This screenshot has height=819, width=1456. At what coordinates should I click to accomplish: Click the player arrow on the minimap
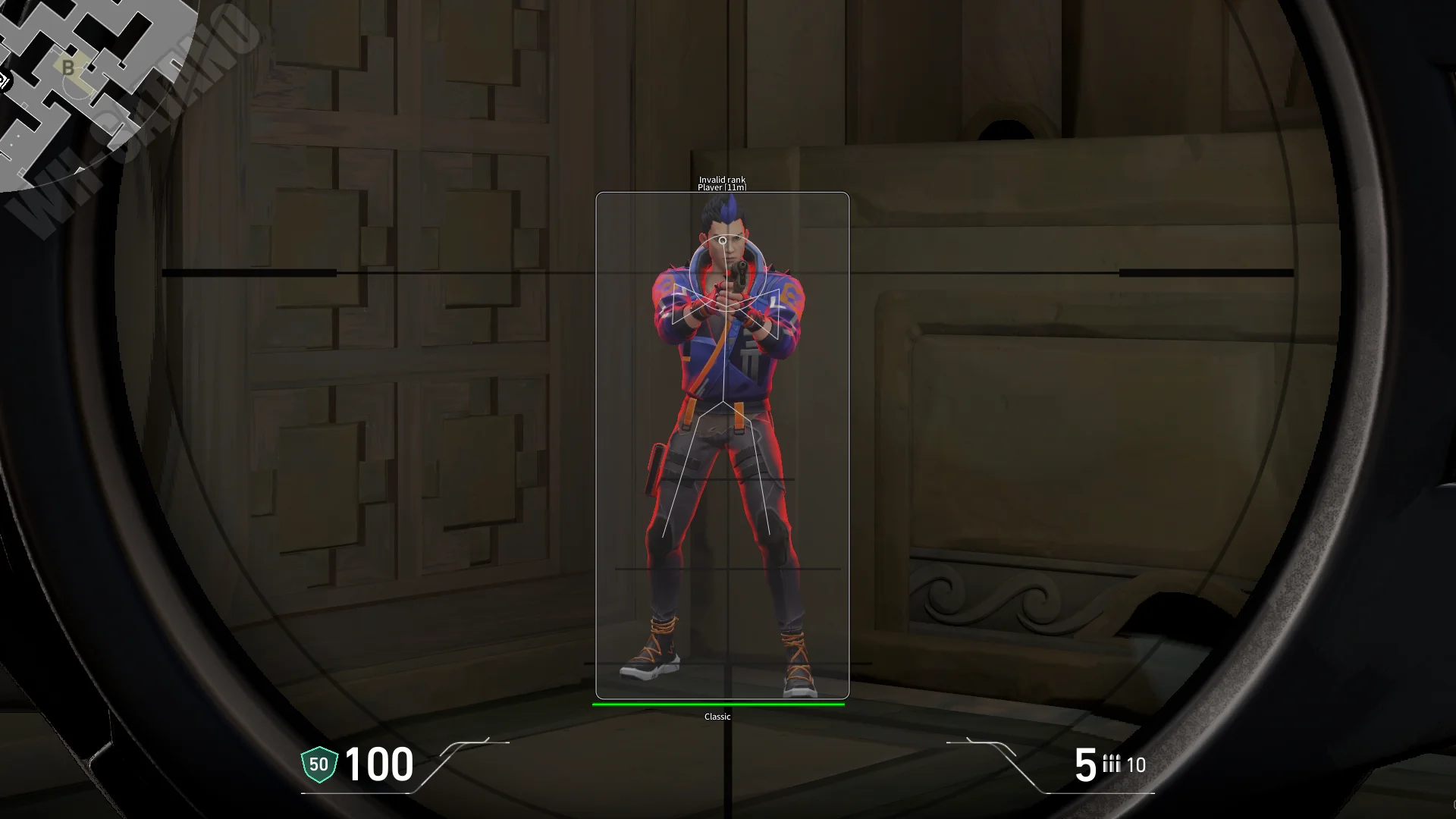tap(6, 78)
